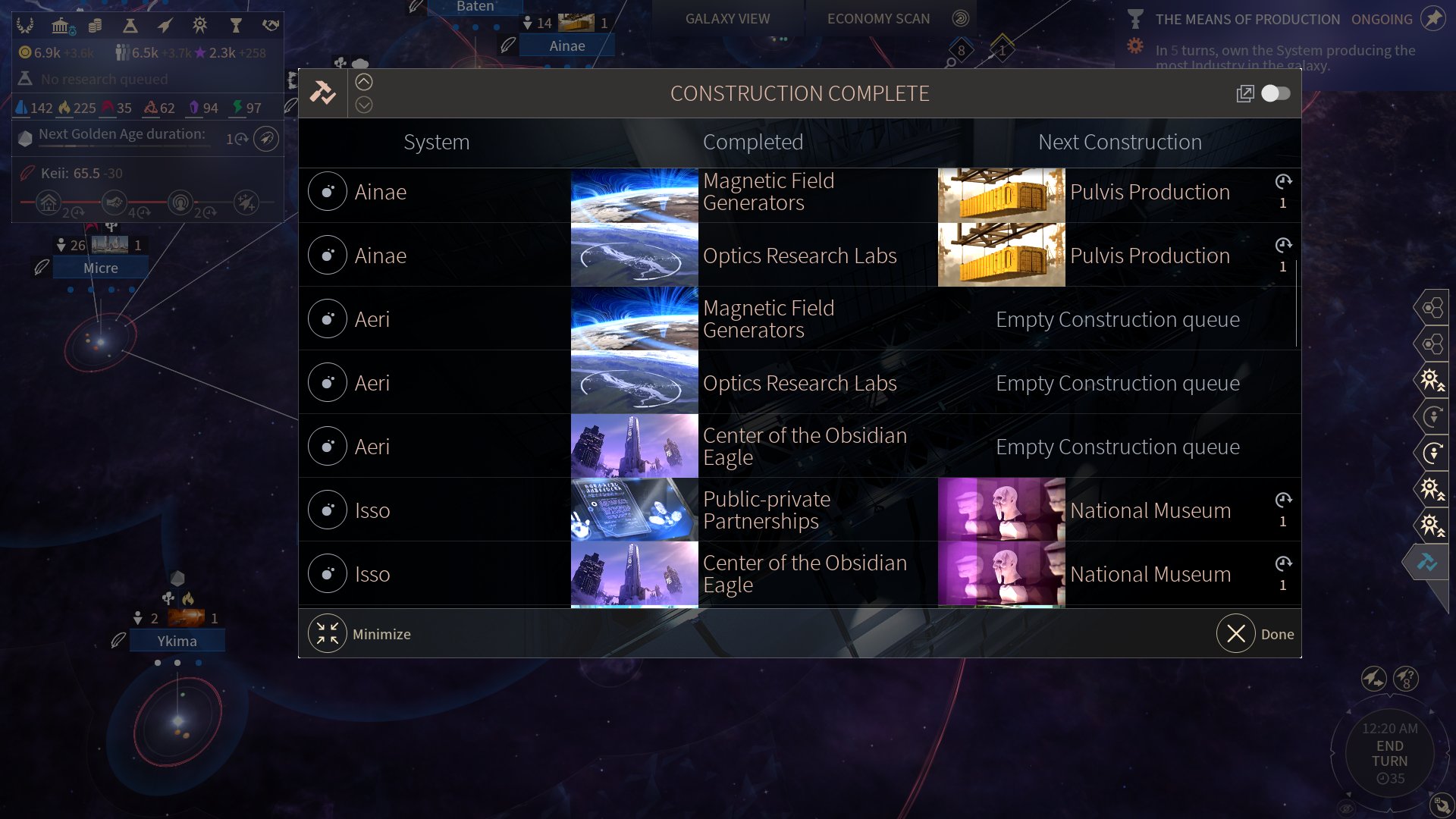Click the pop-out window icon in header
The image size is (1456, 819).
pos(1244,93)
